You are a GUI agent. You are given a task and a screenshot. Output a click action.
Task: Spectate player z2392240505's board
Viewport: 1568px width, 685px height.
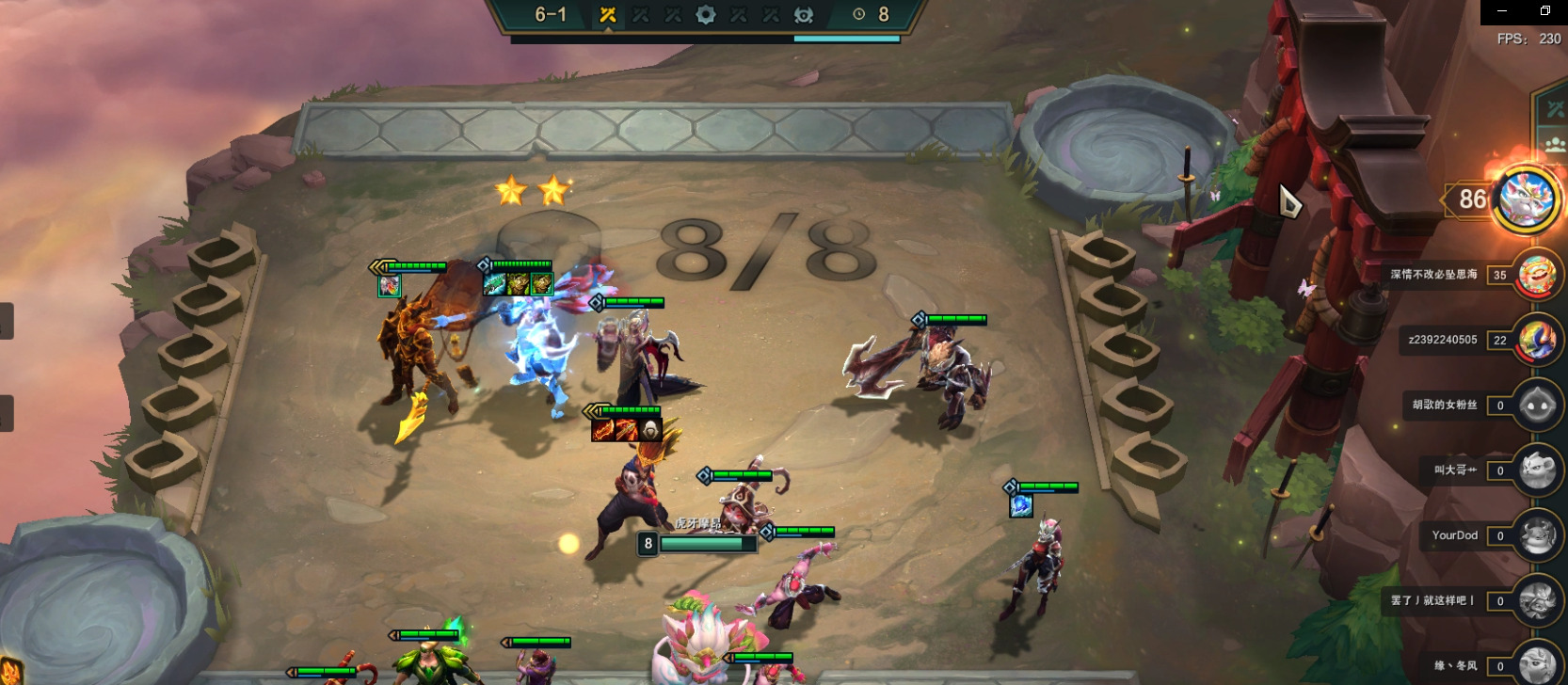coord(1536,340)
